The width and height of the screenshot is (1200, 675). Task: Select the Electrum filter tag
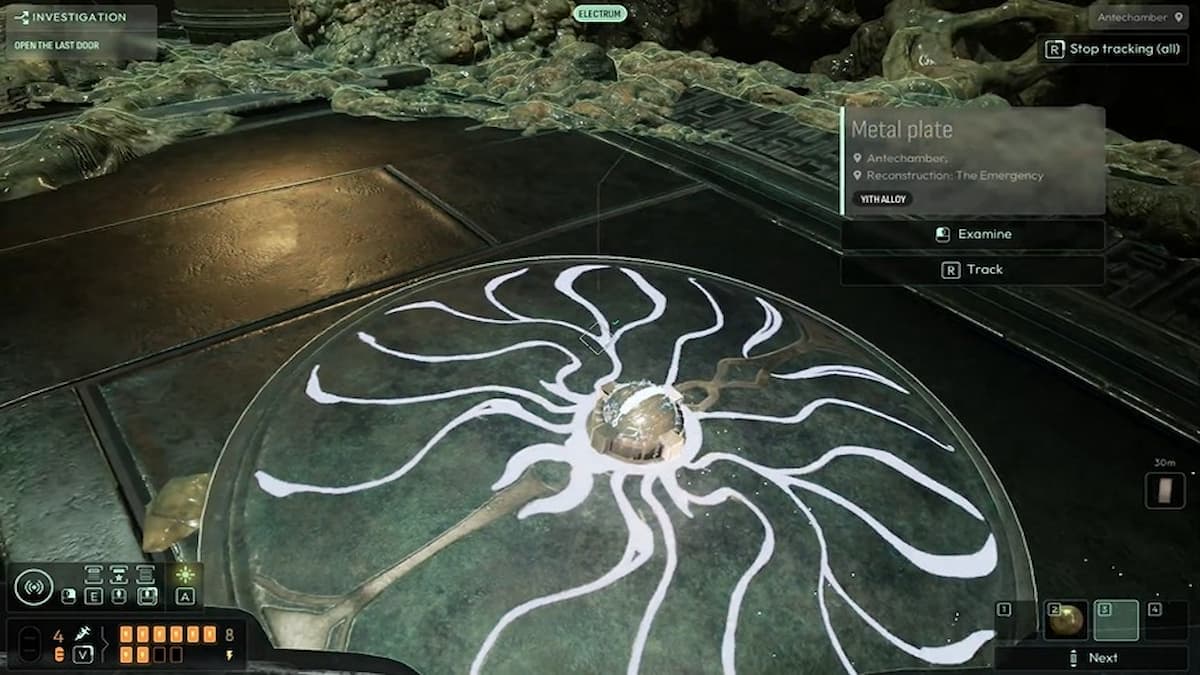point(600,14)
